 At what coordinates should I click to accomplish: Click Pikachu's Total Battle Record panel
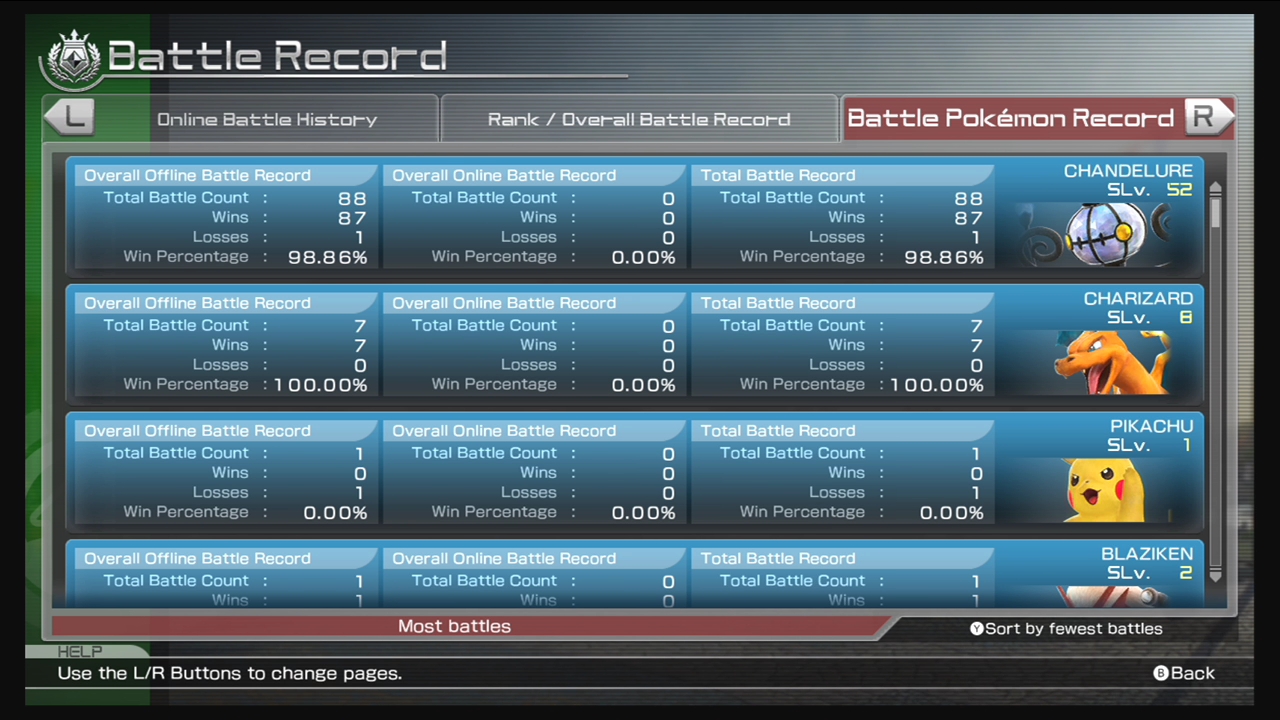tap(842, 471)
